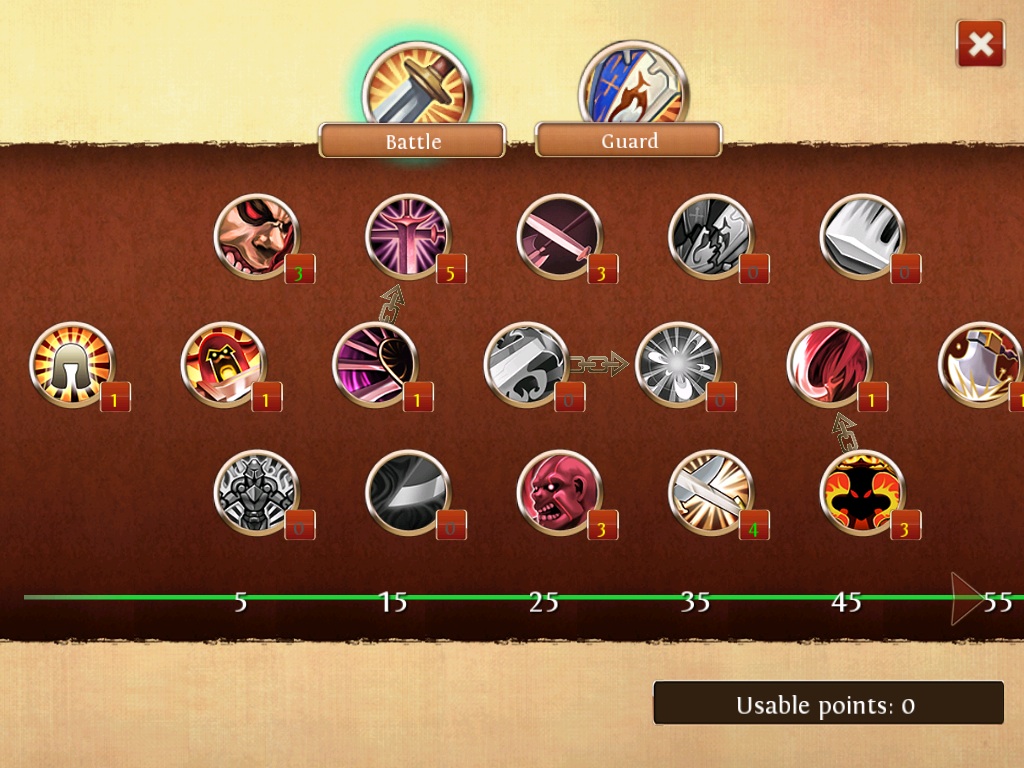1024x768 pixels.
Task: Switch to the Guard skill tab
Action: (628, 141)
